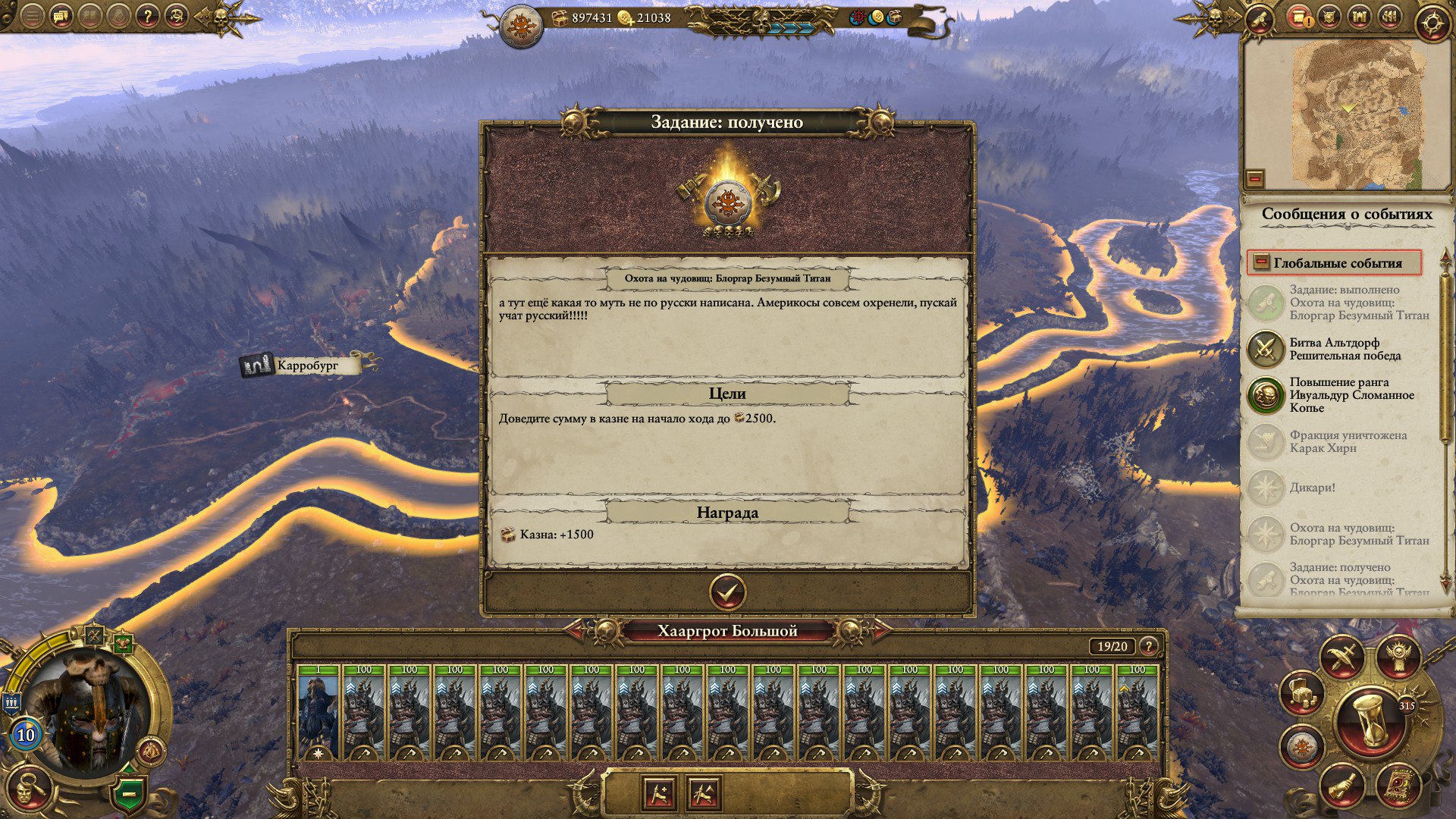Open the army panel help question mark
This screenshot has height=819, width=1456.
1150,646
